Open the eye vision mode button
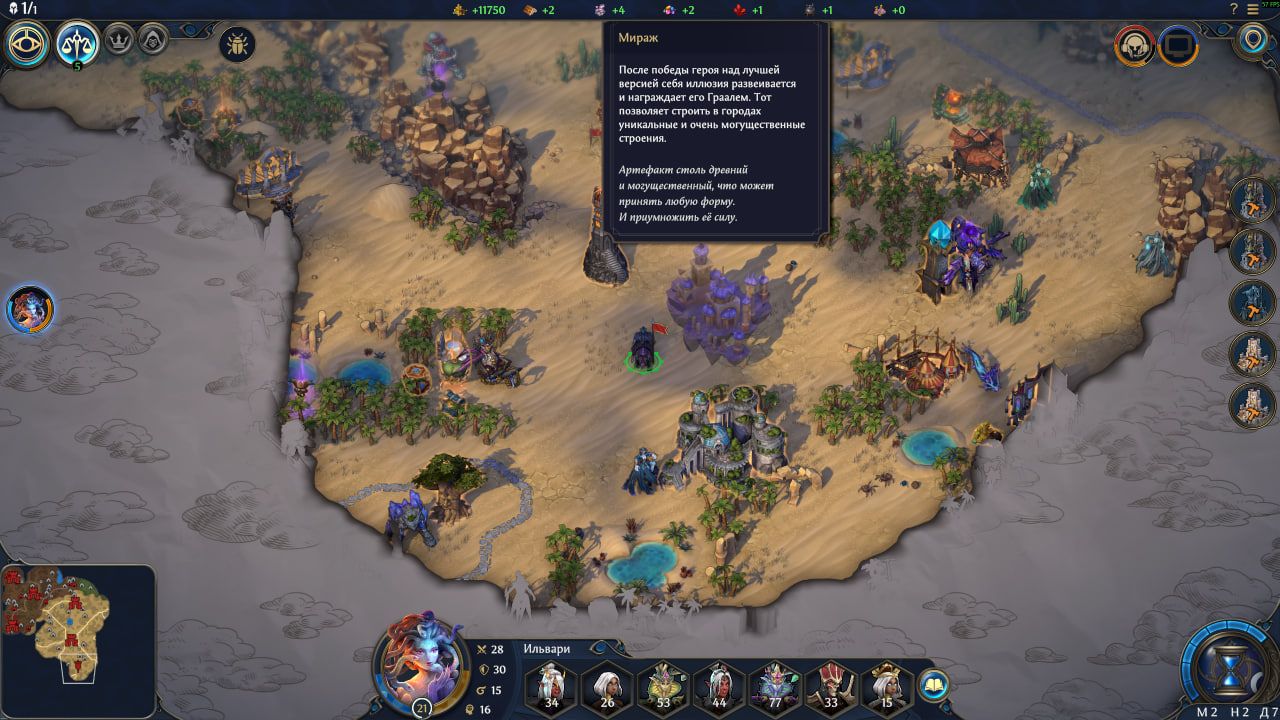 point(29,44)
